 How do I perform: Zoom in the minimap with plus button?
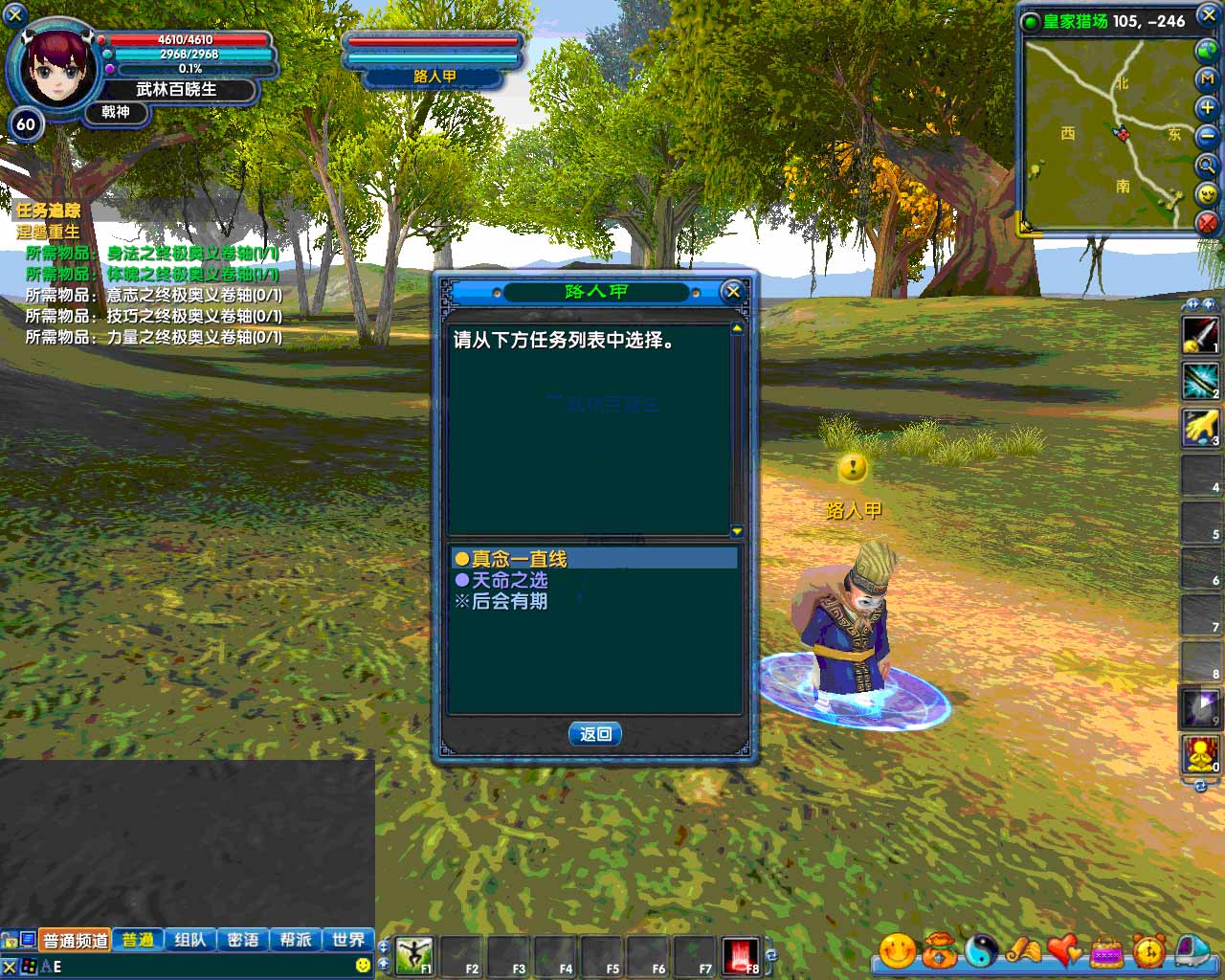(1207, 108)
